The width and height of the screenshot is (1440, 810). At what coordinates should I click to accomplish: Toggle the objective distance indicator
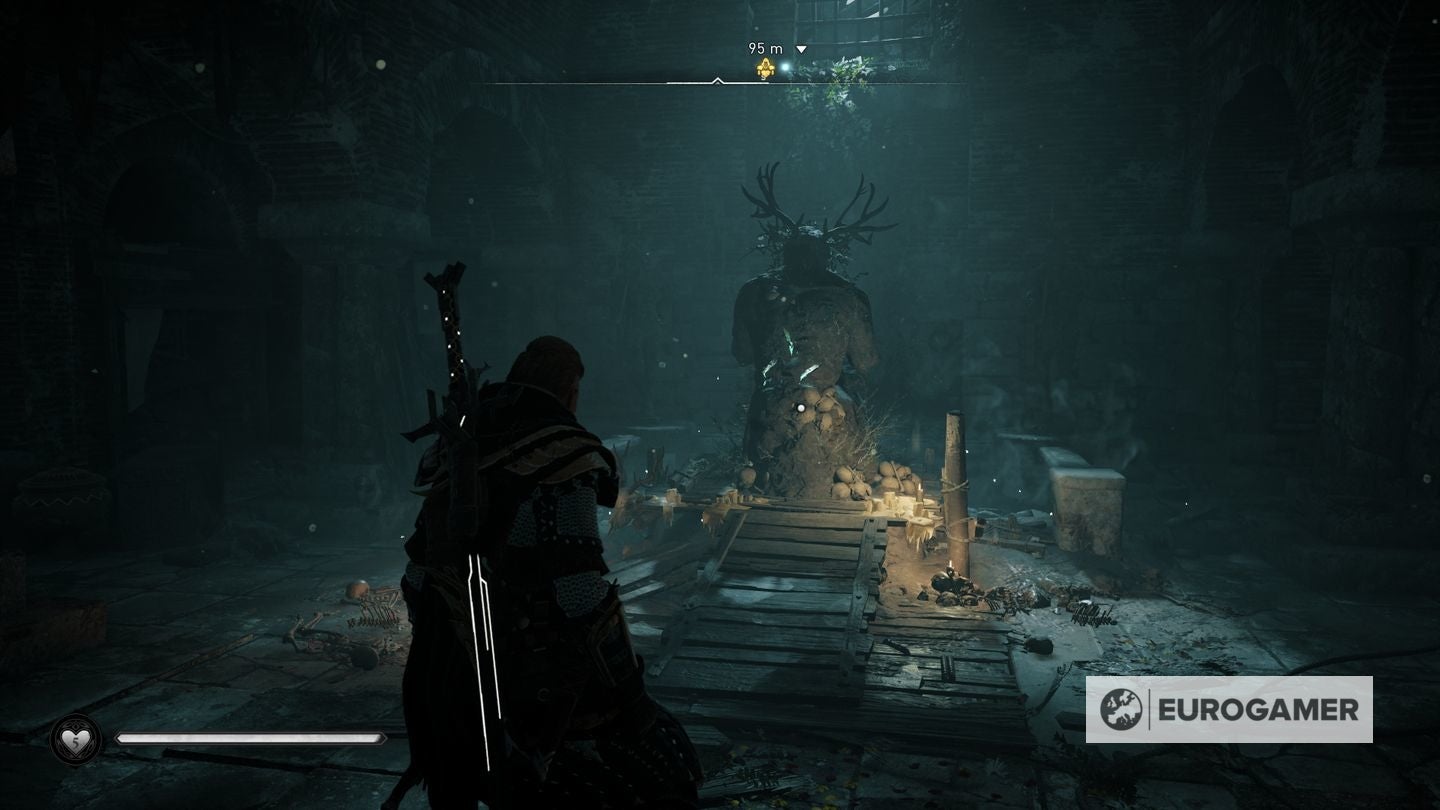point(765,48)
